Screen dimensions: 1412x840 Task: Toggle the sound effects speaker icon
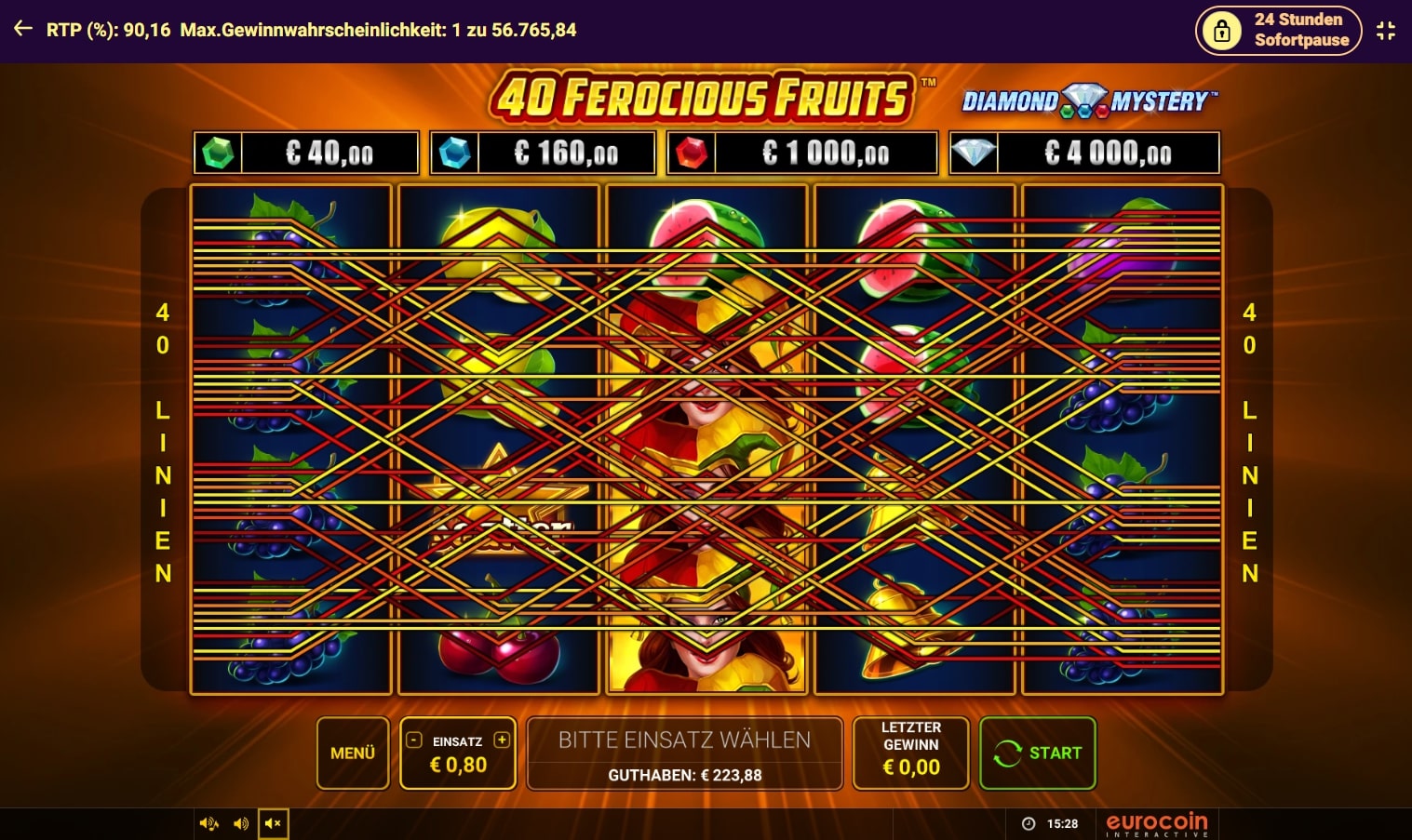pos(241,823)
